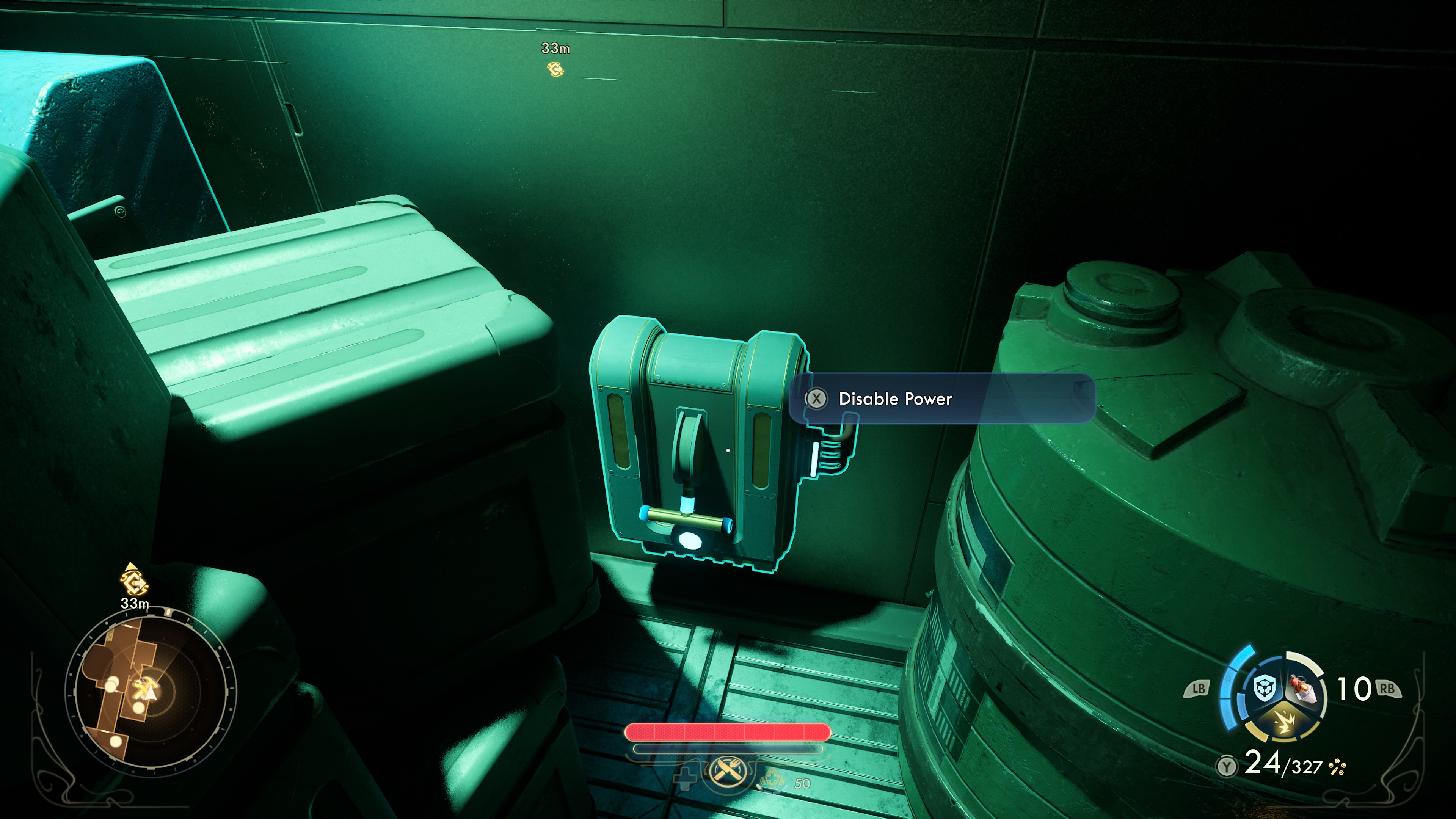Image resolution: width=1456 pixels, height=819 pixels.
Task: Click the health cross icon near the health bar
Action: (x=686, y=779)
